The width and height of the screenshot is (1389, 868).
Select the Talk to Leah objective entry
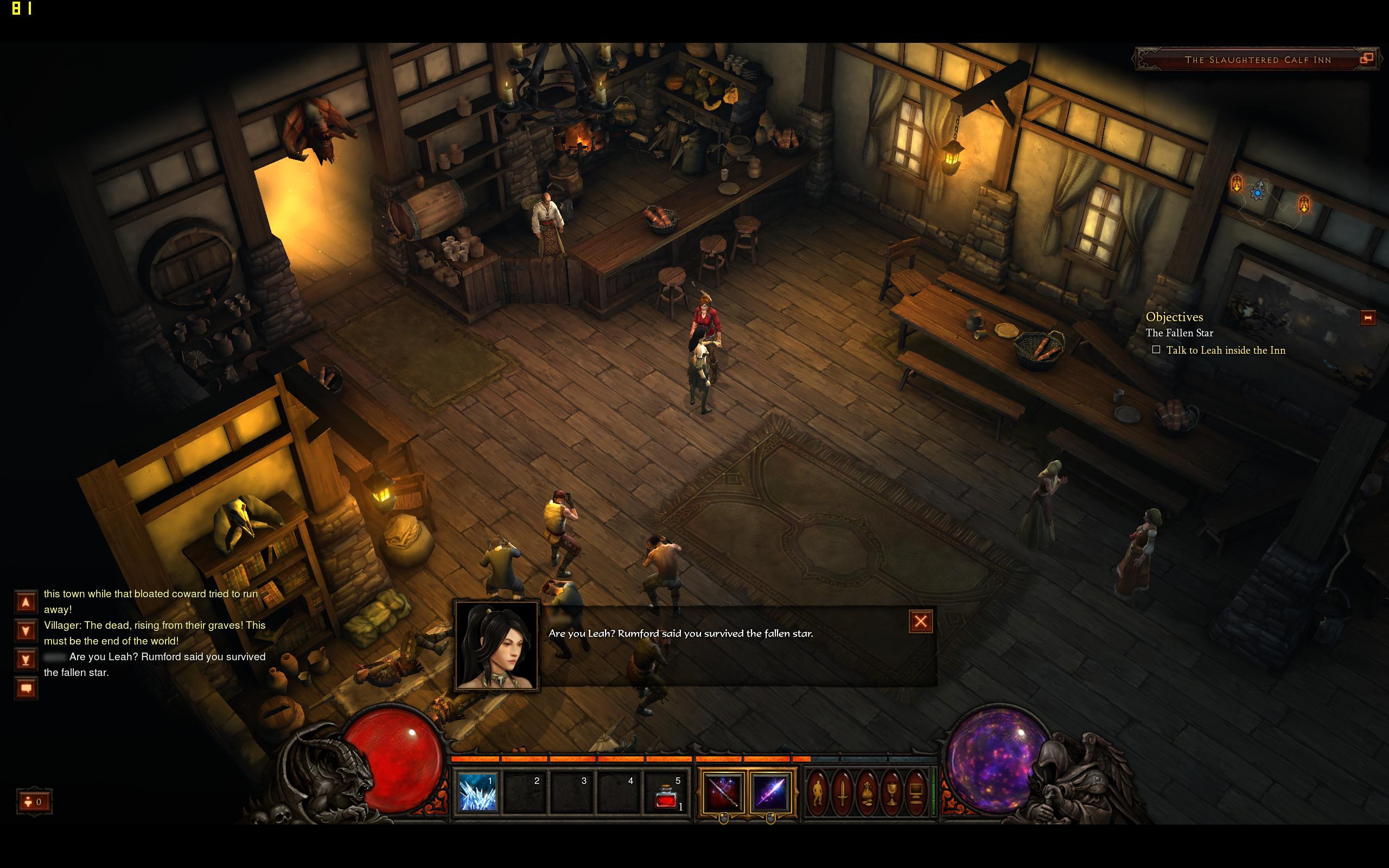(1226, 350)
